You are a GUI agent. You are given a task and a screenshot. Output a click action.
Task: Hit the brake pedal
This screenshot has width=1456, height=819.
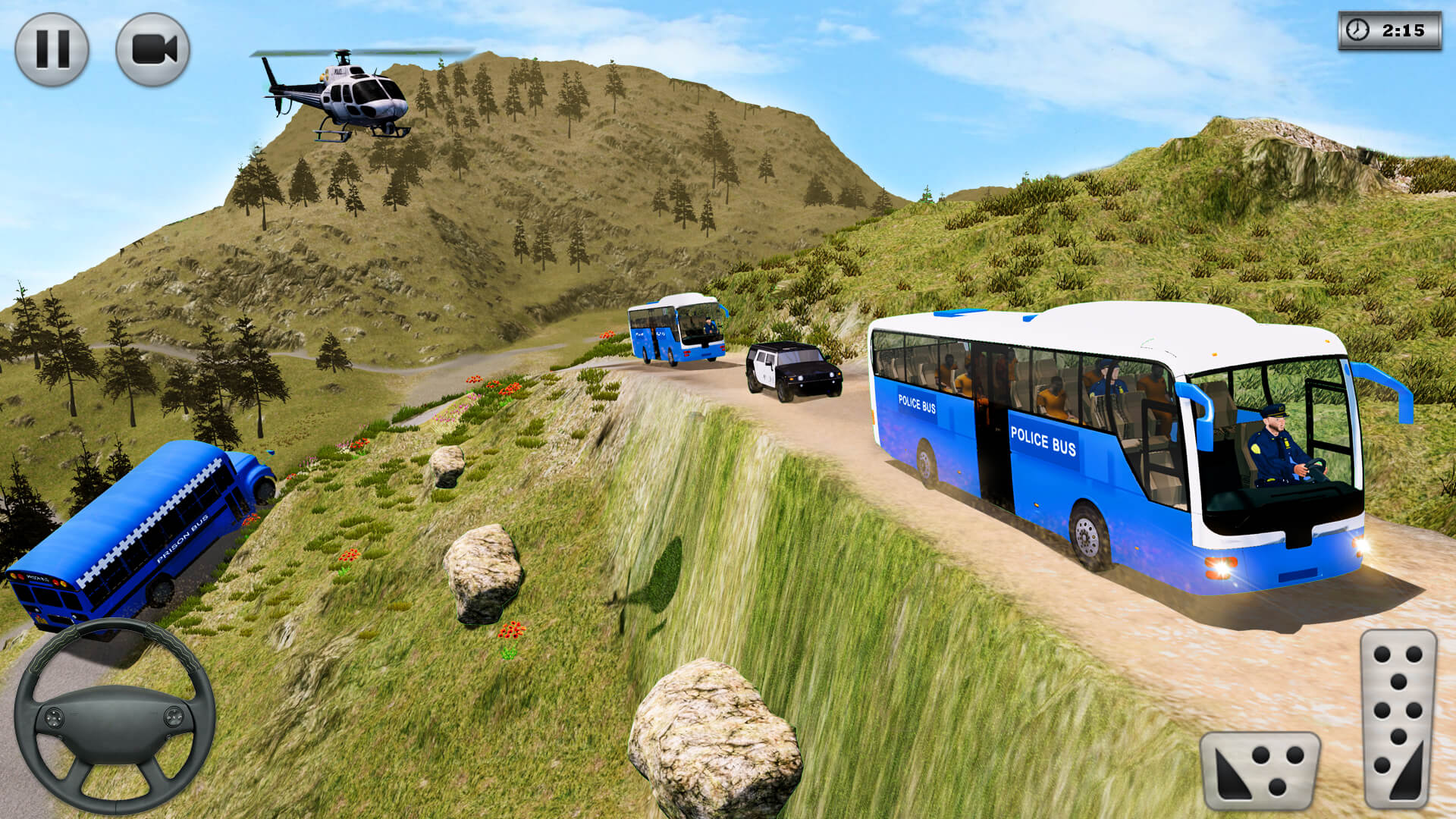[1260, 770]
